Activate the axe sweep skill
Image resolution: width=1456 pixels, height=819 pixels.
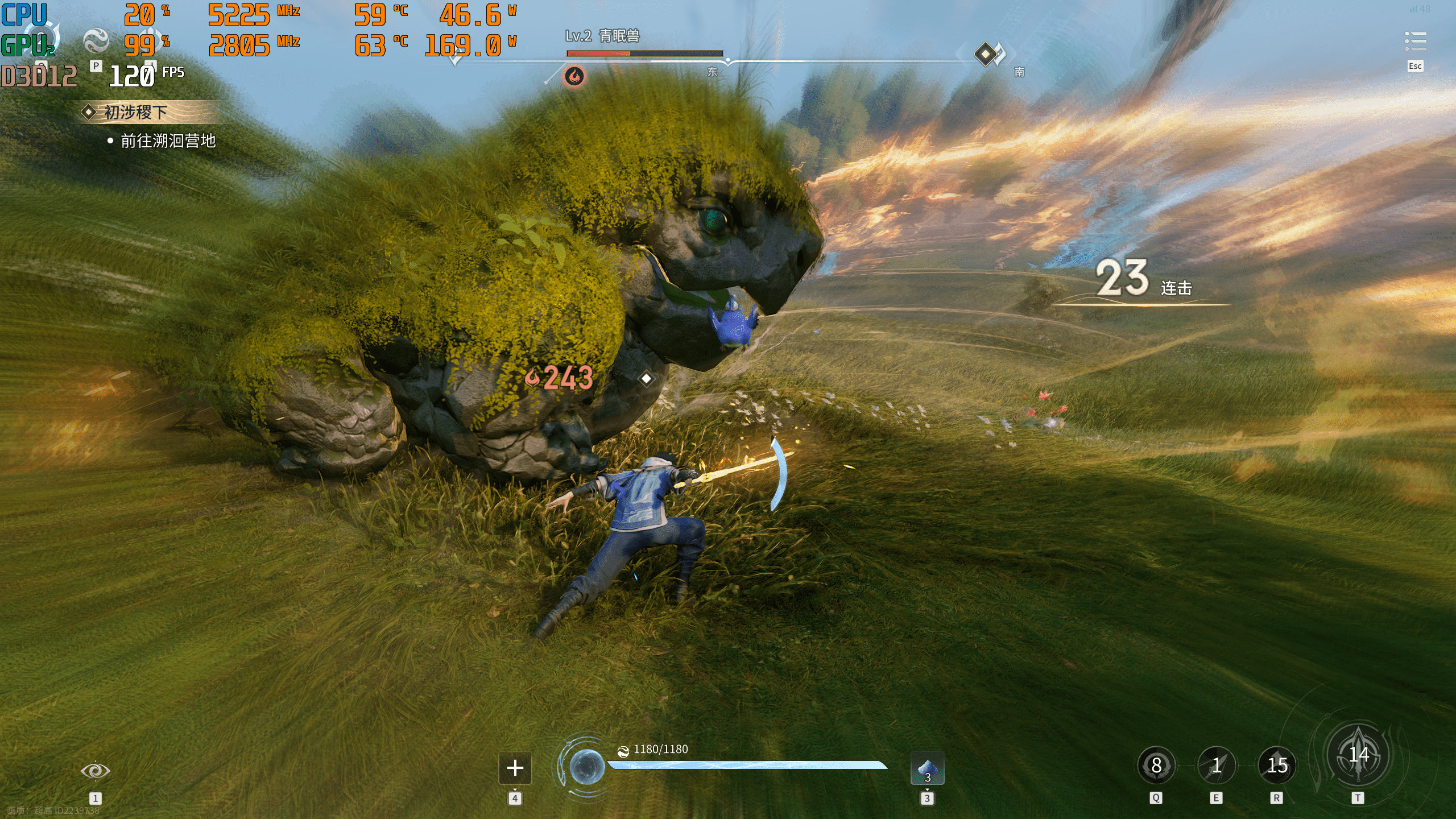tap(1277, 766)
